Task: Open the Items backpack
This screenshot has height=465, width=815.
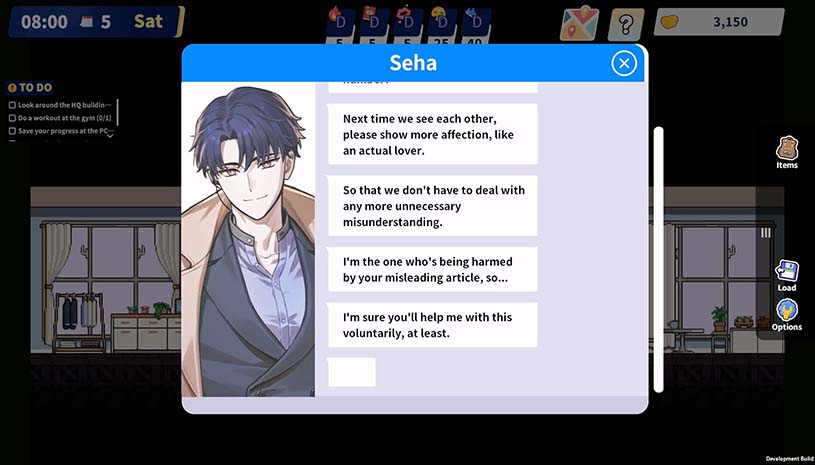Action: pos(787,152)
